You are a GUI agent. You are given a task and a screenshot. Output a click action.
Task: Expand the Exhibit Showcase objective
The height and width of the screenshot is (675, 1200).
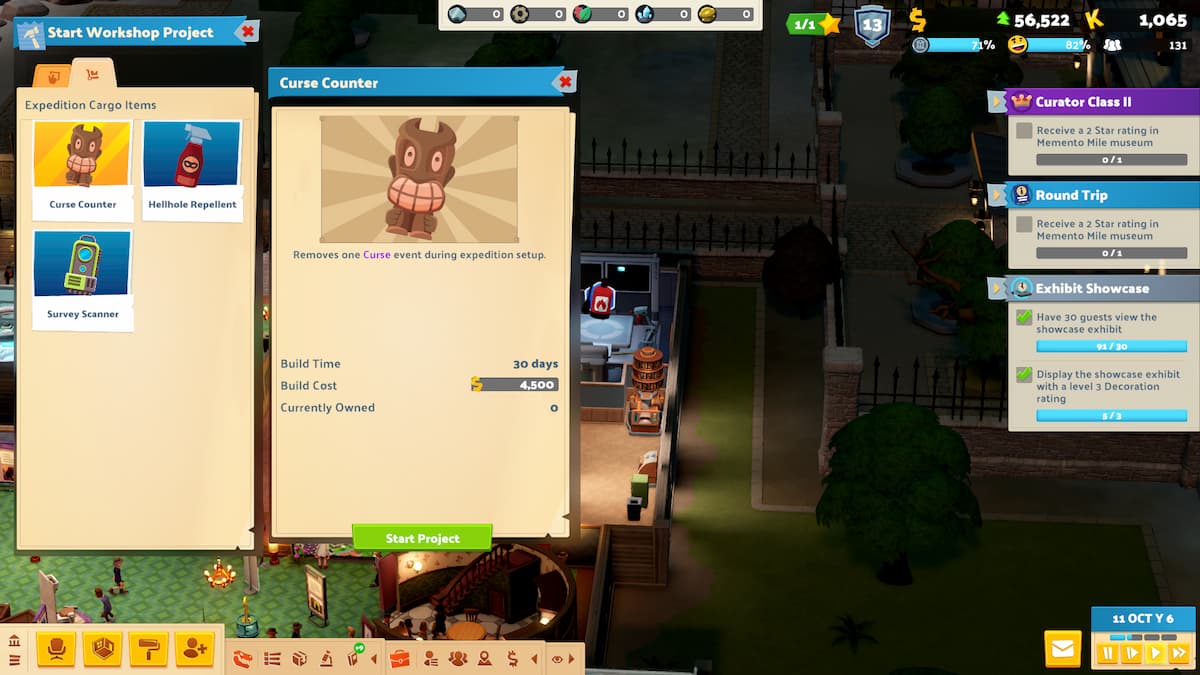[997, 288]
